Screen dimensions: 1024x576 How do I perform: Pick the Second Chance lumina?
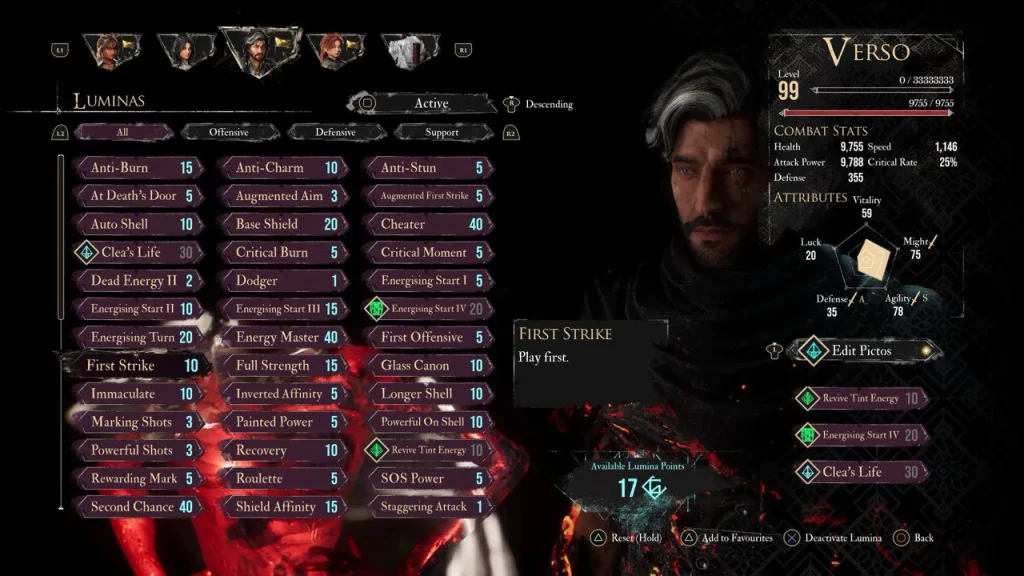pyautogui.click(x=136, y=507)
